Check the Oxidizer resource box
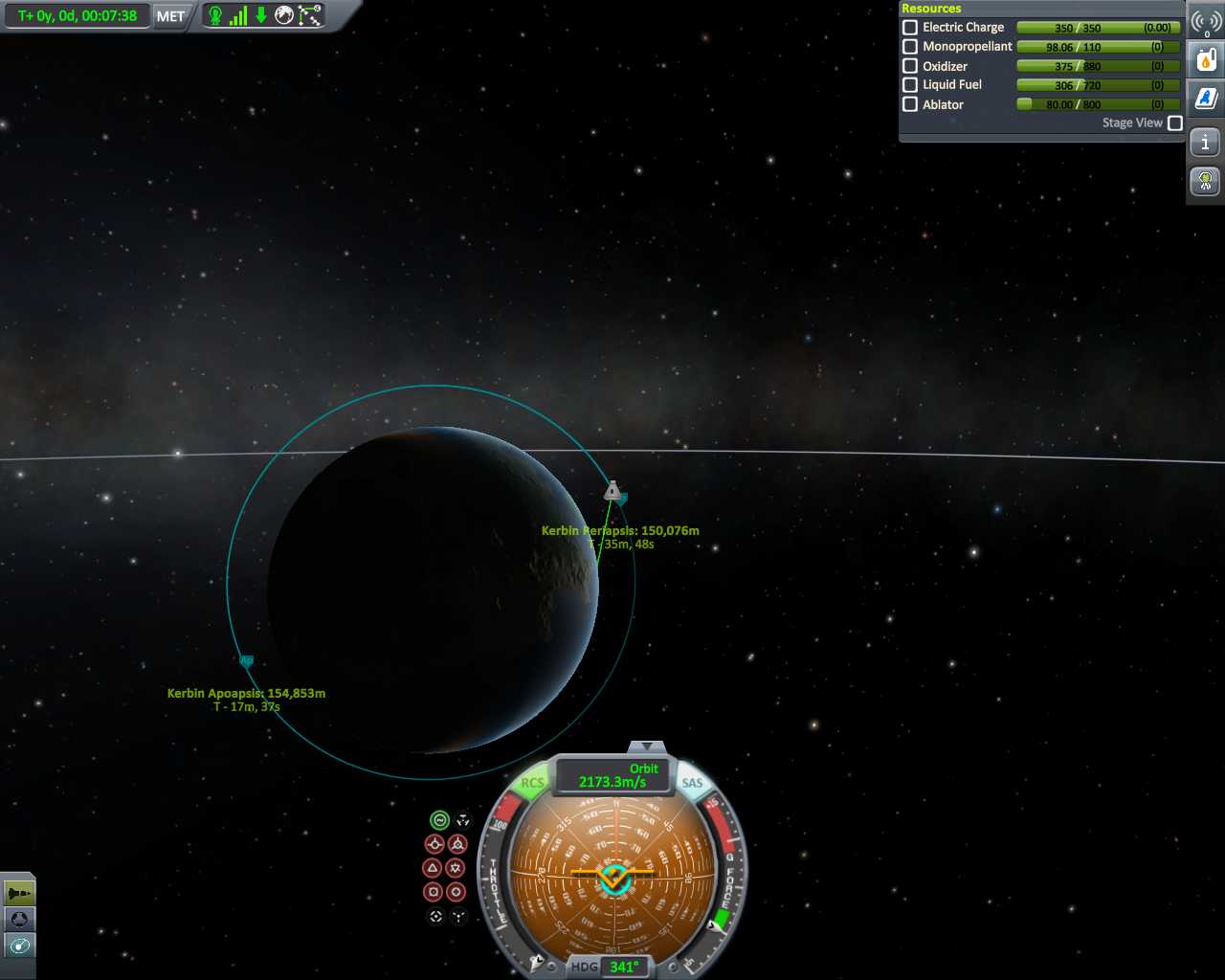Screen dimensions: 1225x980 click(910, 66)
